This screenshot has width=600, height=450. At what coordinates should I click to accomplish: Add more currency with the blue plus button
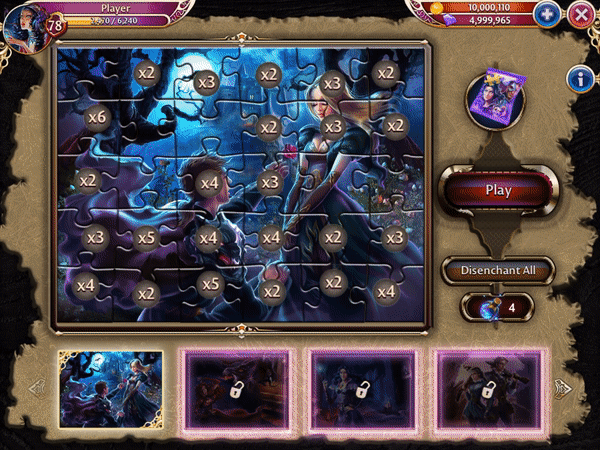546,14
